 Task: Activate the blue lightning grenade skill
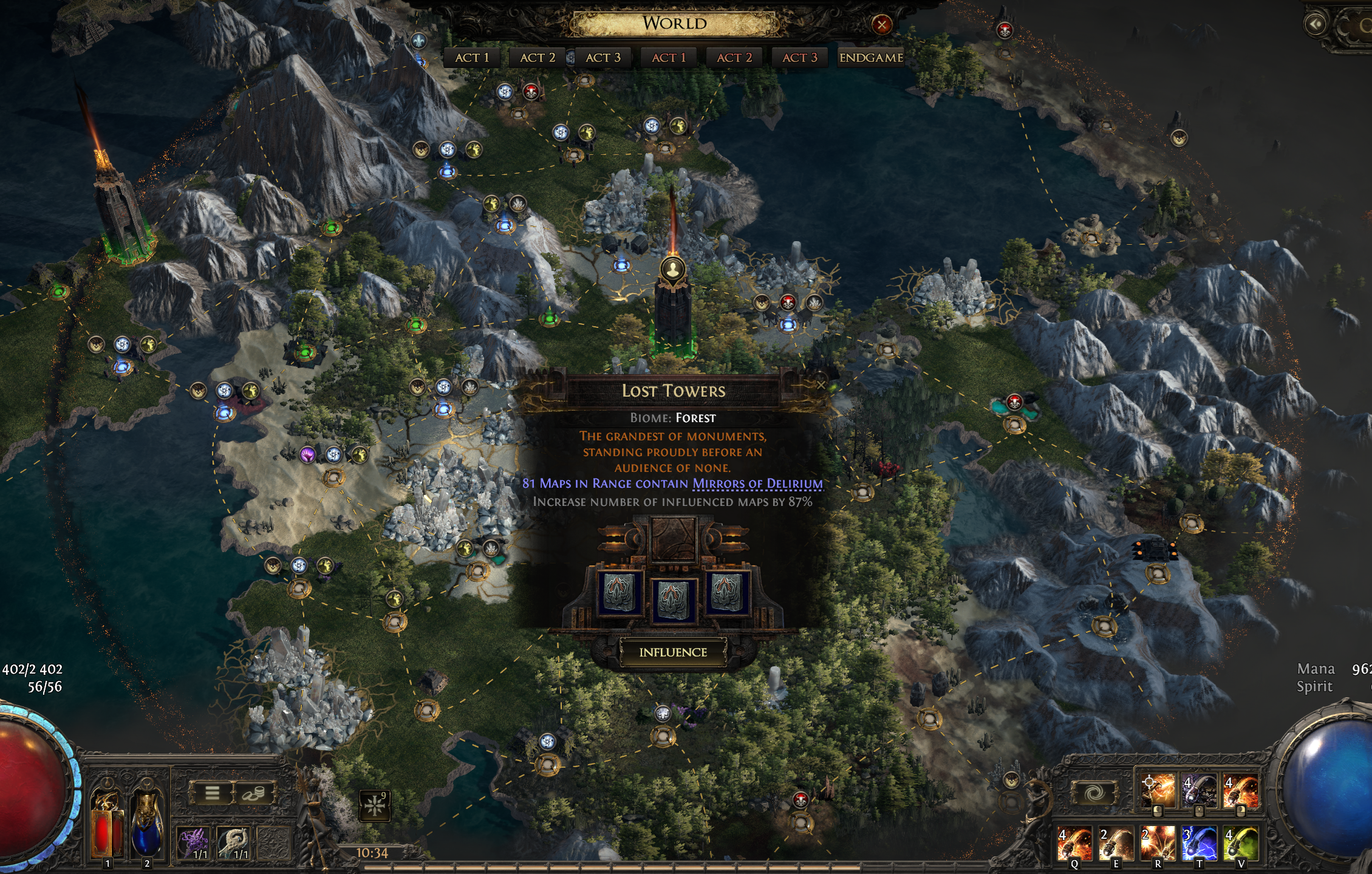tap(1199, 844)
